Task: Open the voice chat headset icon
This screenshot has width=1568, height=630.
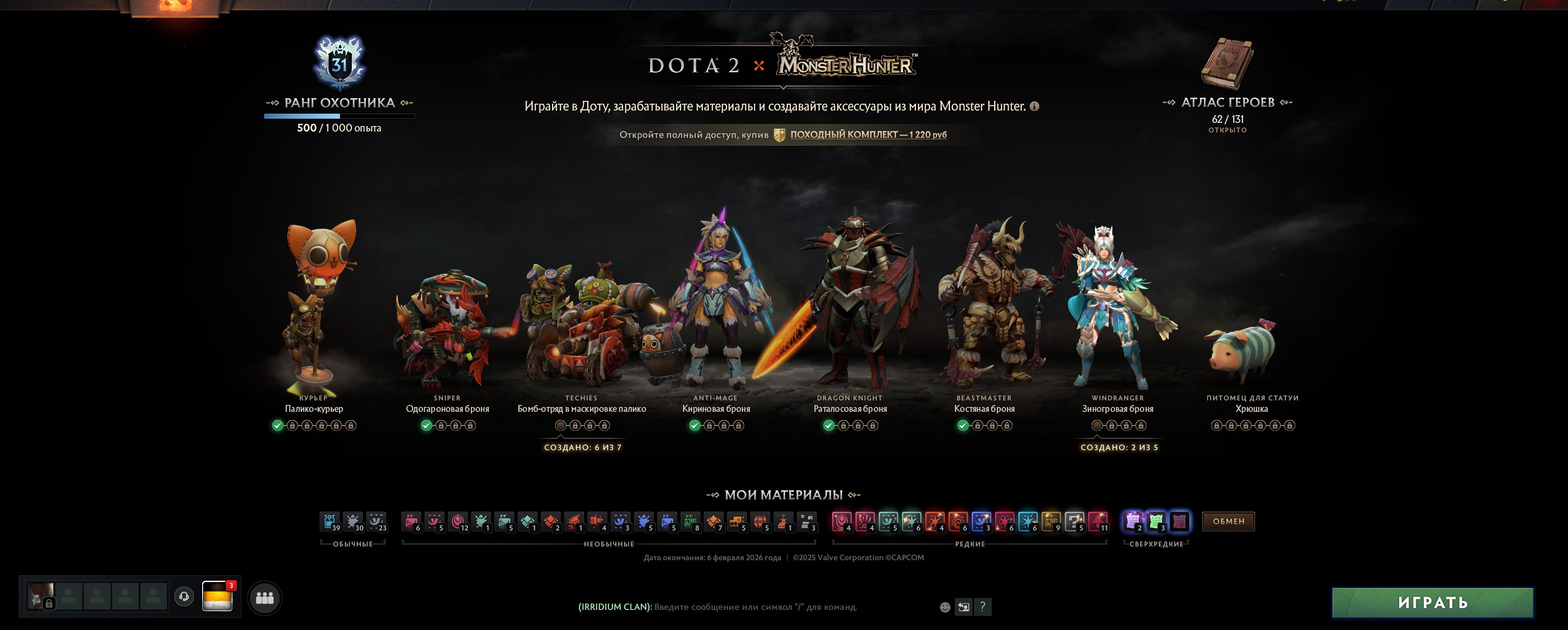Action: click(x=185, y=597)
